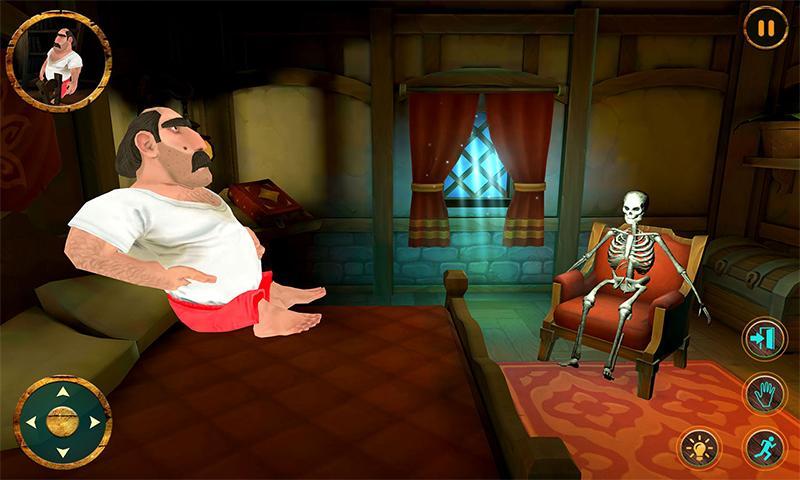Tap the down arrow on the movement pad
Screen dimensions: 800x480
click(x=62, y=452)
